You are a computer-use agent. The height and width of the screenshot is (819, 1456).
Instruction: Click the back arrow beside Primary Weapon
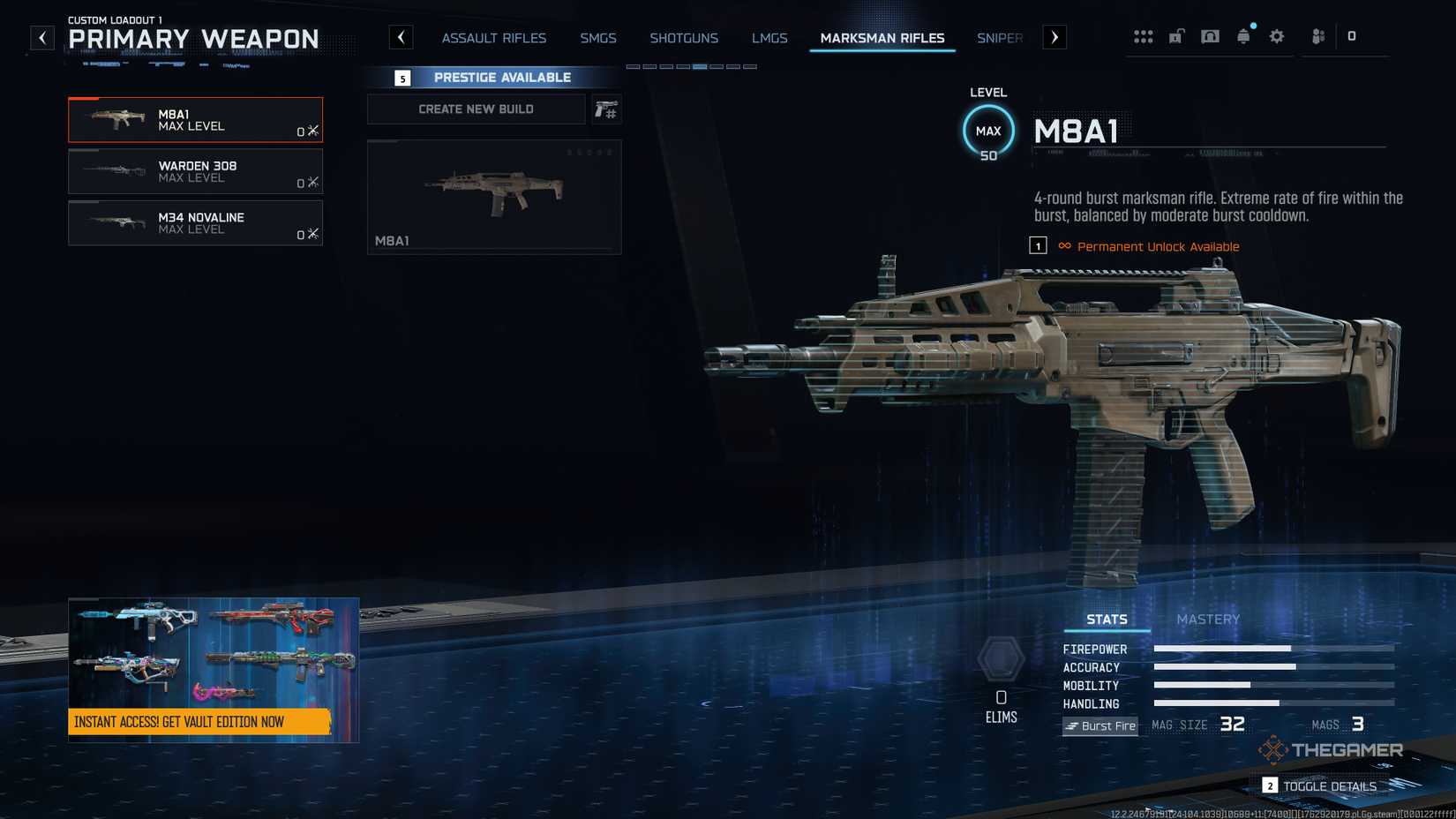41,37
